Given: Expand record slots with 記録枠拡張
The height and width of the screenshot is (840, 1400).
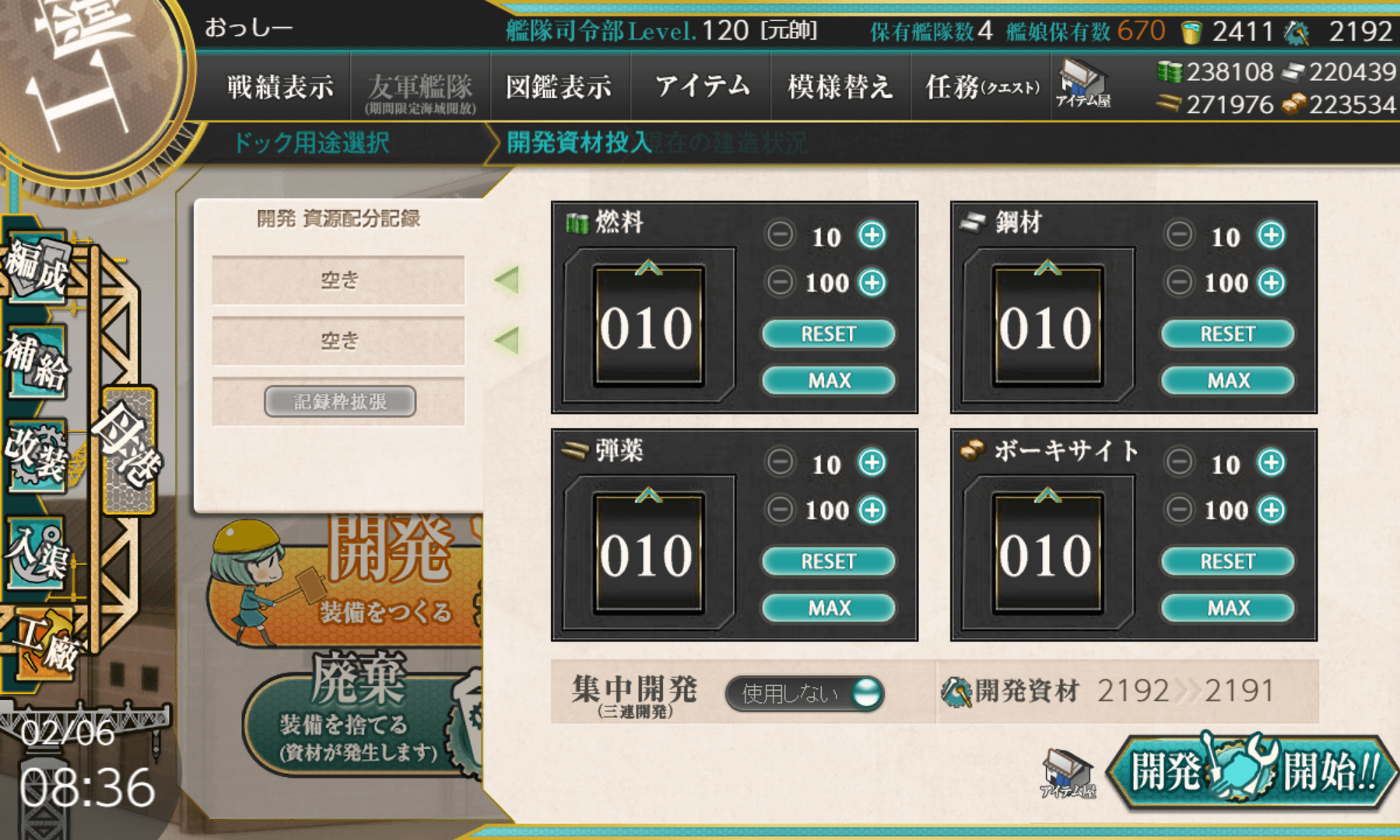Looking at the screenshot, I should [339, 401].
